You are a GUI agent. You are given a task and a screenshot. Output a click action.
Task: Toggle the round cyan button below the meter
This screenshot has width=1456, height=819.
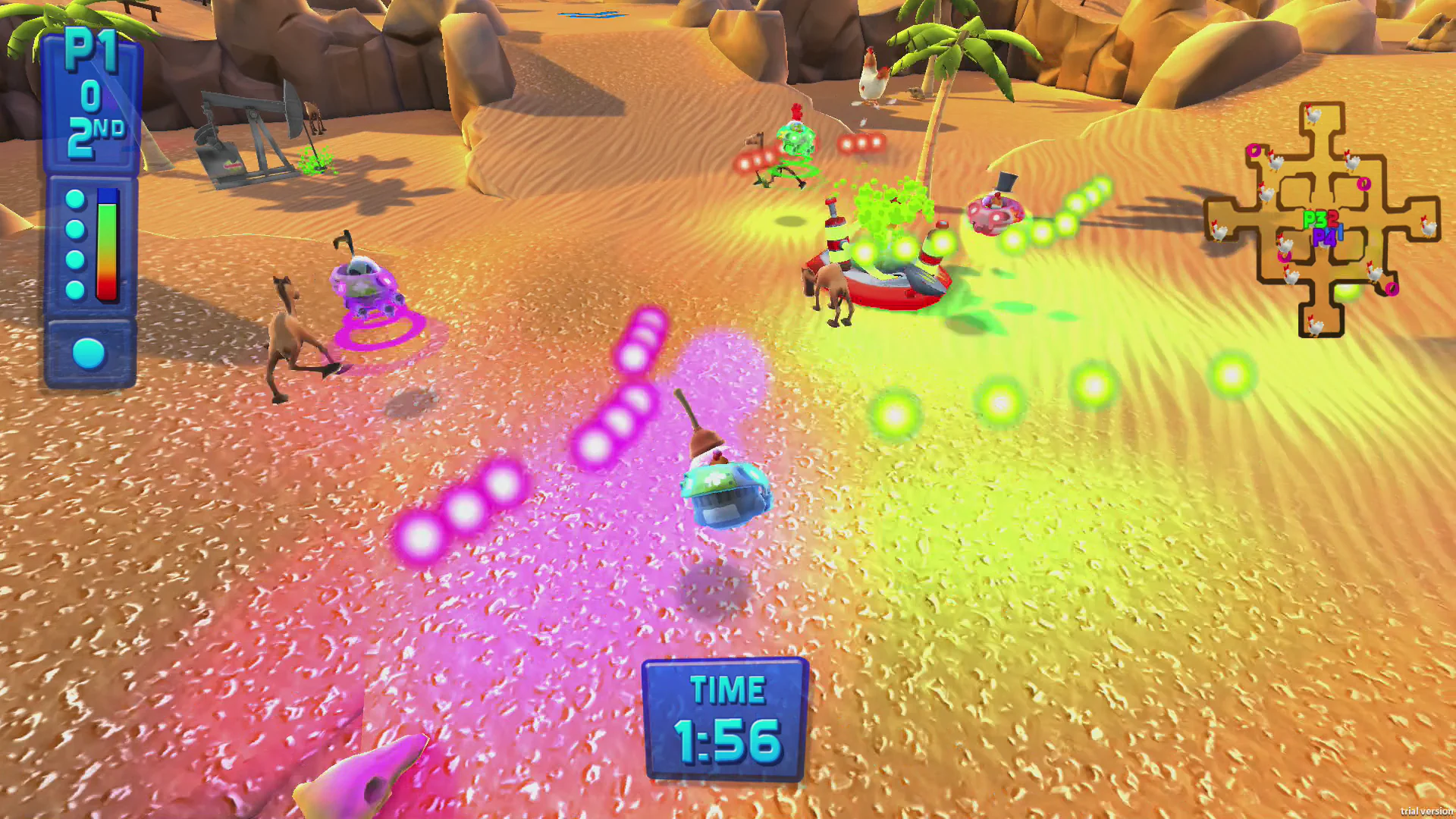pyautogui.click(x=88, y=353)
